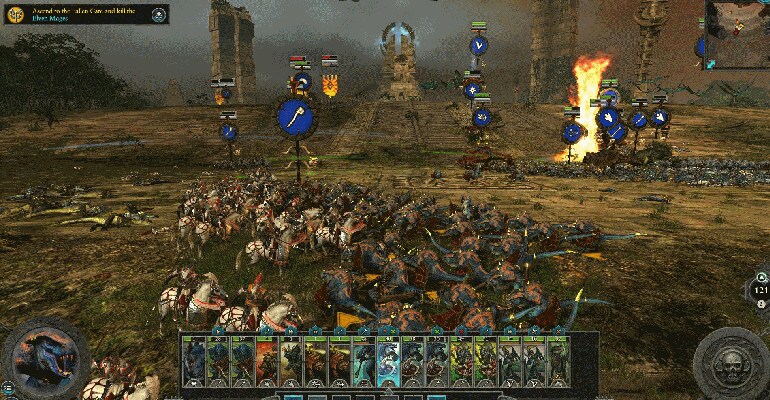Click the round skull button
The image size is (770, 400).
point(732,362)
